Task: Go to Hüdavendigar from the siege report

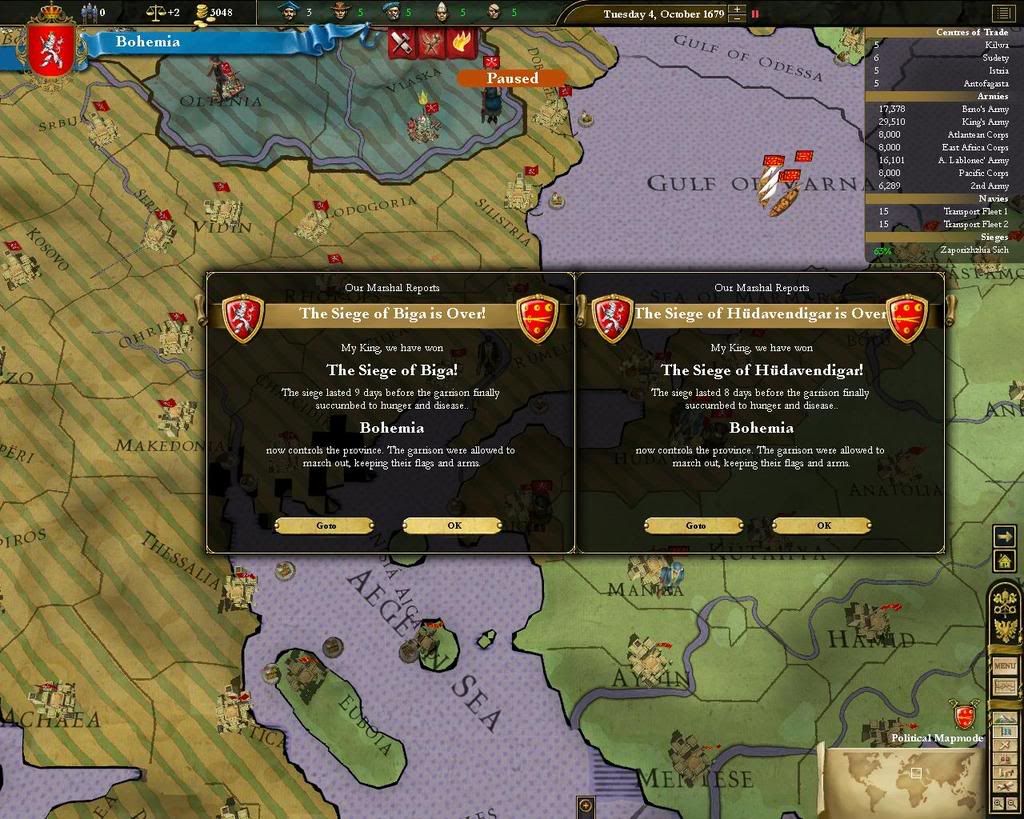Action: [x=694, y=525]
